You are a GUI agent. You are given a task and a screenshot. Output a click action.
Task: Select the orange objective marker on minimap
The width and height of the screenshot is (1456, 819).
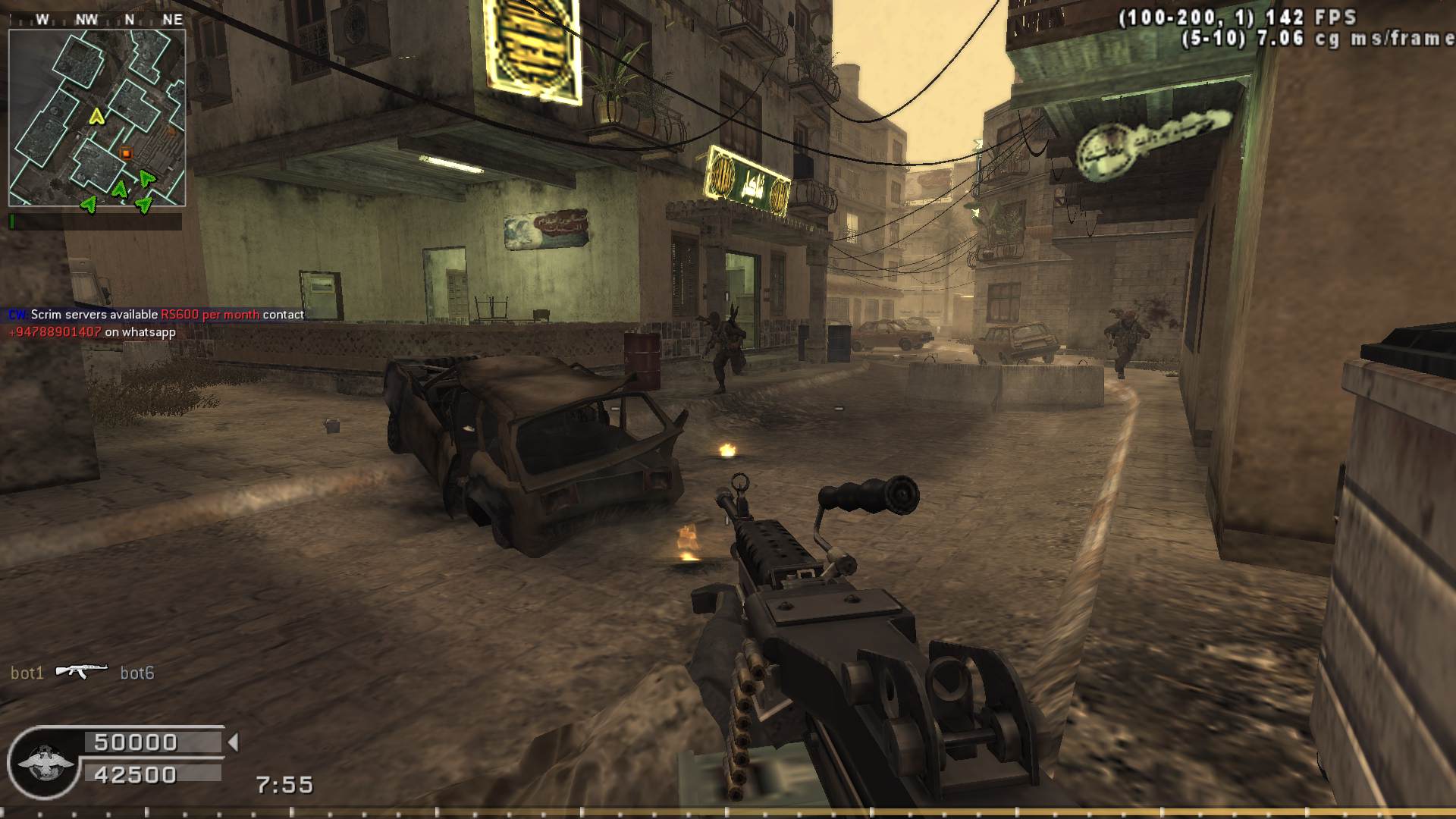tap(127, 153)
